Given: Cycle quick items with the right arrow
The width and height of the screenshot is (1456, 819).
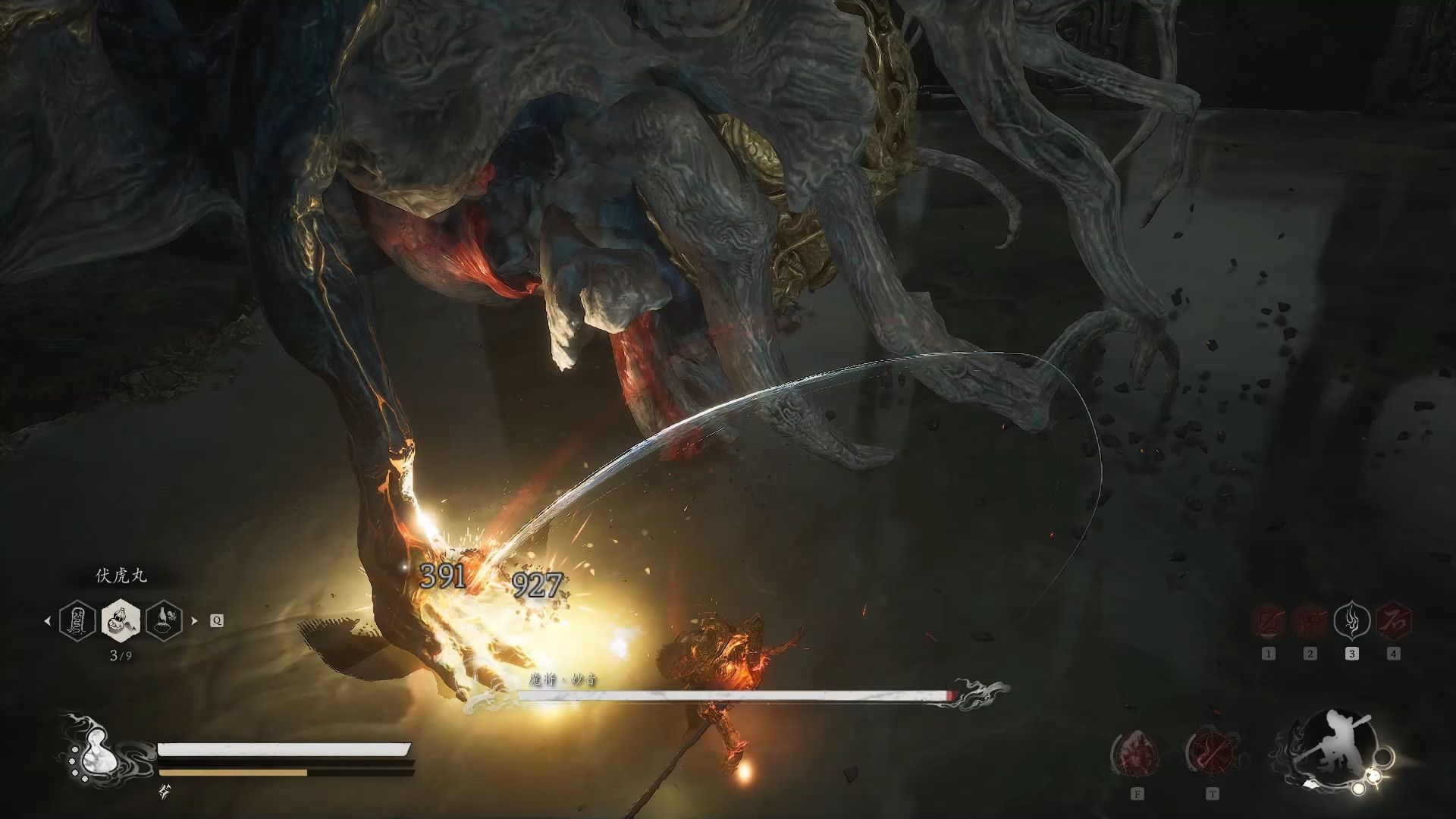Looking at the screenshot, I should click(x=194, y=620).
